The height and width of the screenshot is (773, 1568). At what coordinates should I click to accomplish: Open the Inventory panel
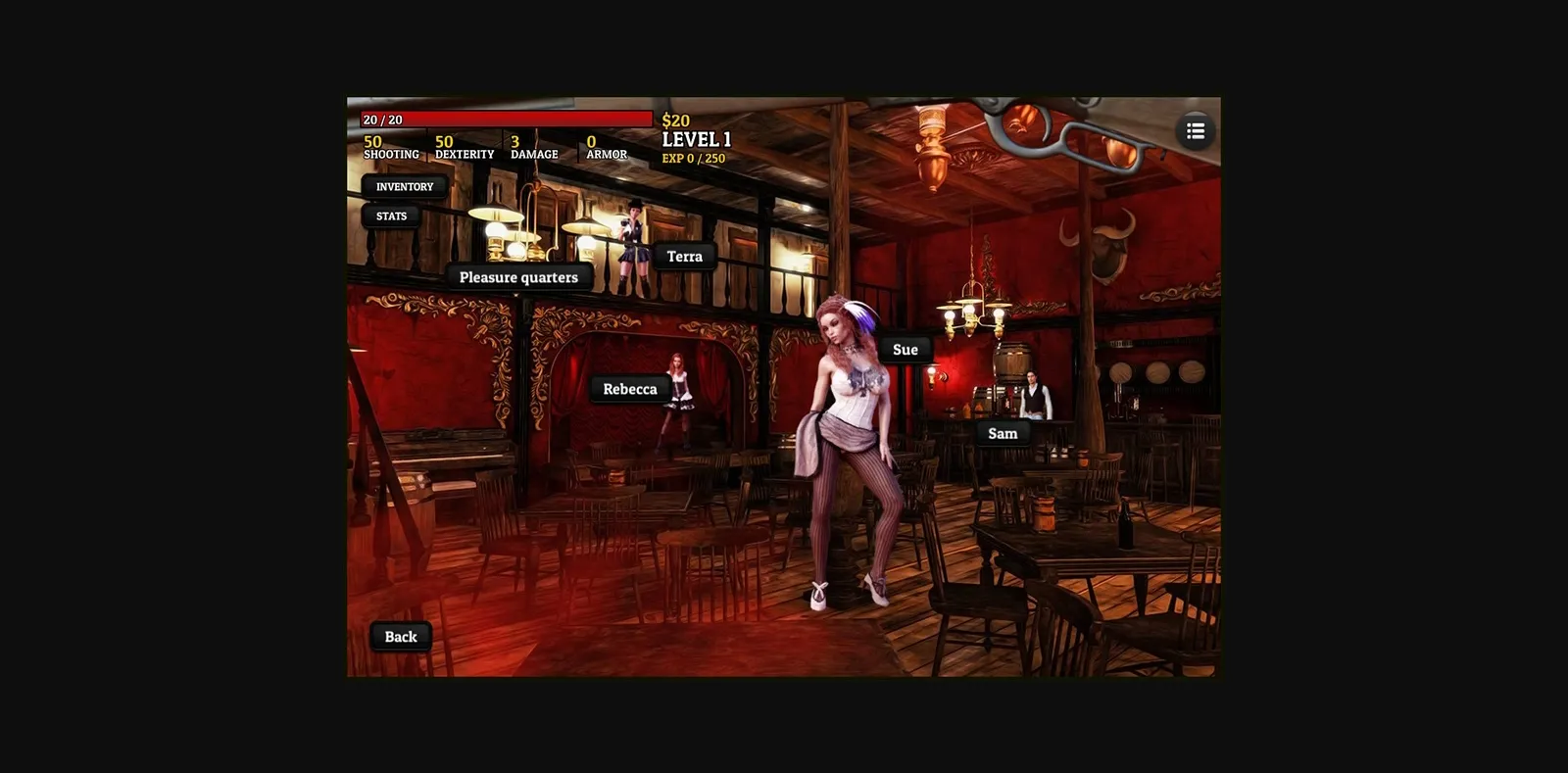pos(405,186)
